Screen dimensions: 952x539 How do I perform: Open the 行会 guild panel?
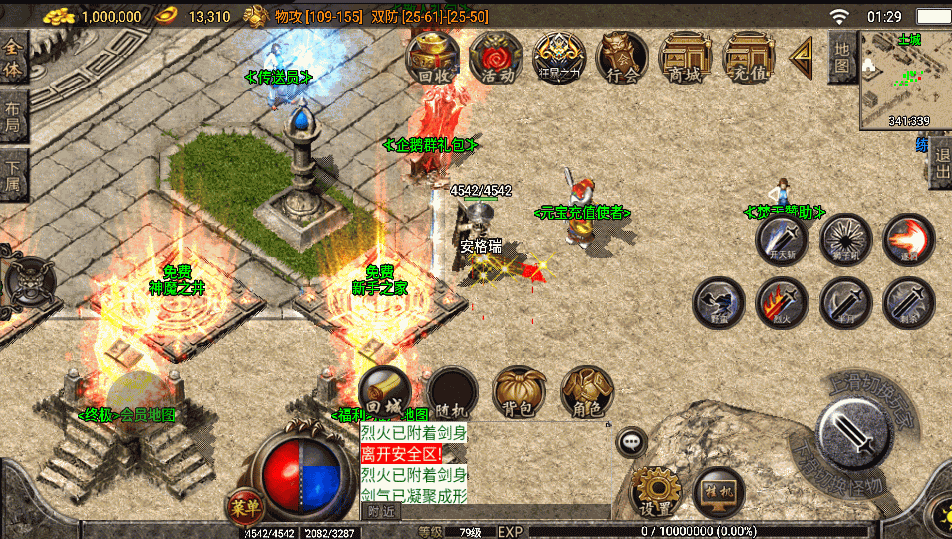point(622,56)
